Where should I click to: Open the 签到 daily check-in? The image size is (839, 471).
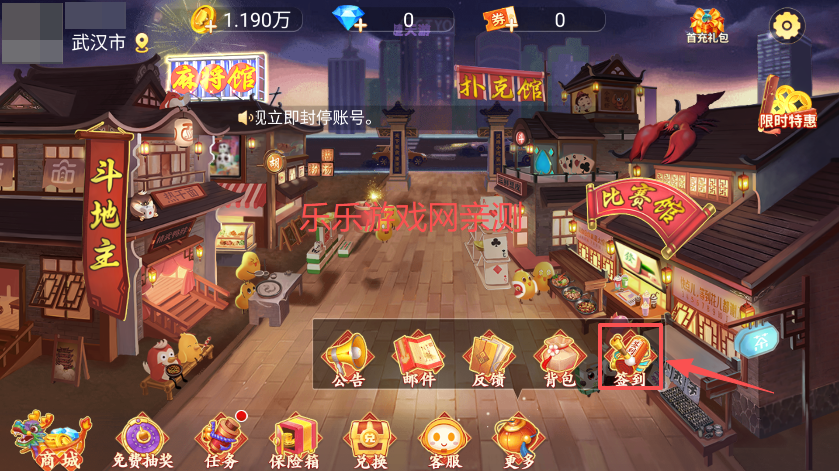[630, 358]
